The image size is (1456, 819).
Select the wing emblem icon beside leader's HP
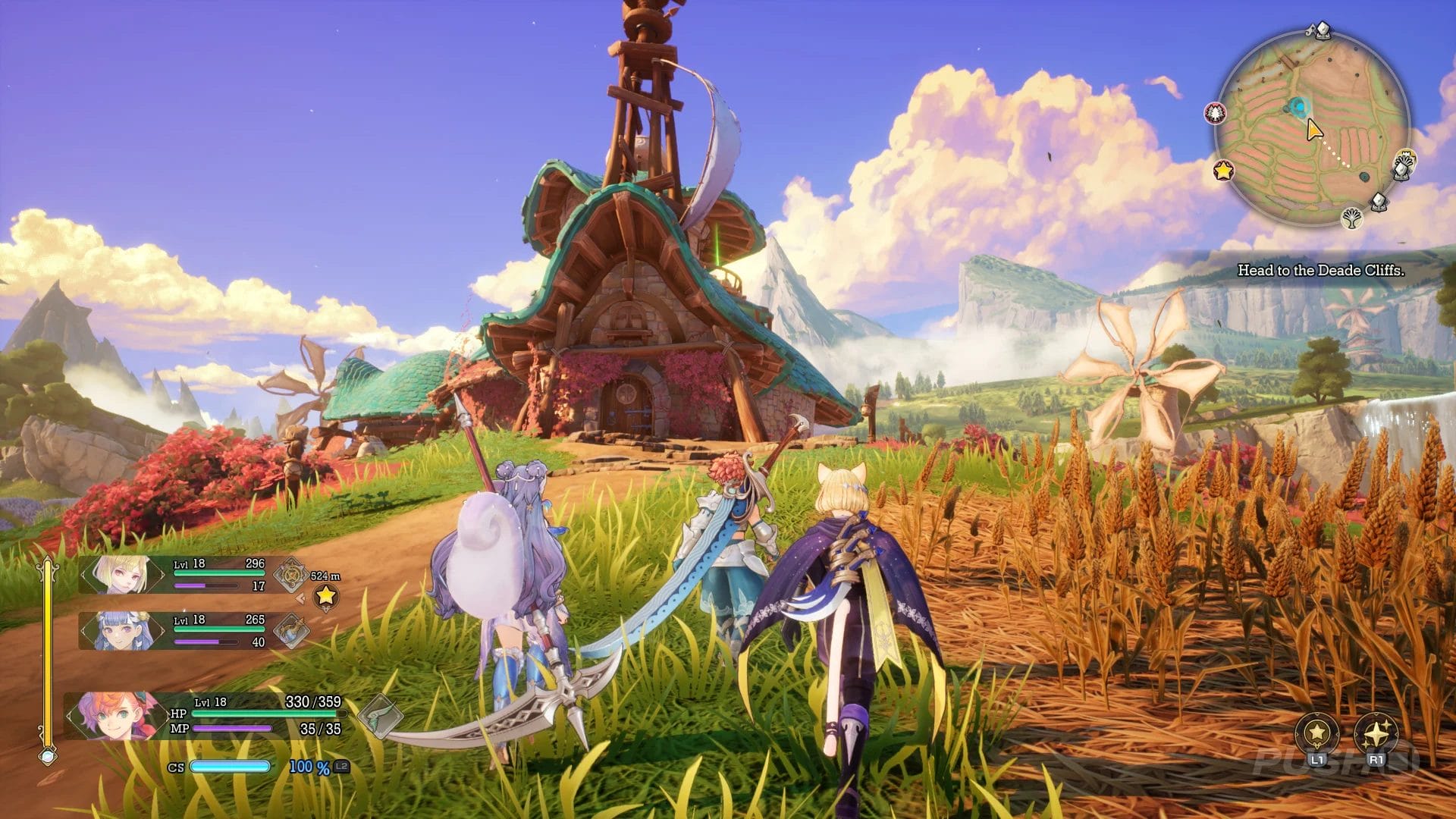click(379, 716)
